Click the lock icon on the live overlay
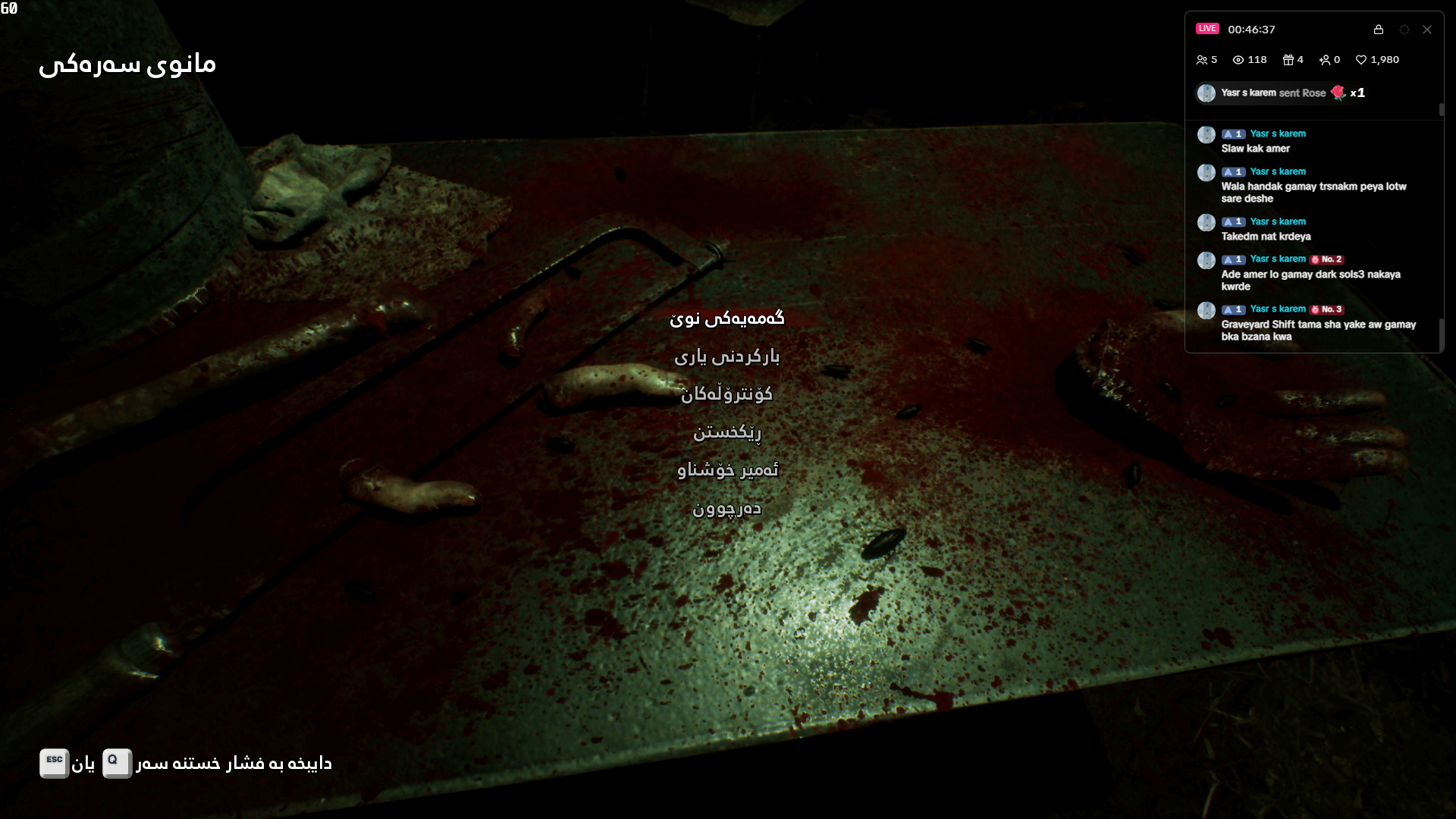This screenshot has width=1456, height=819. pos(1379,30)
